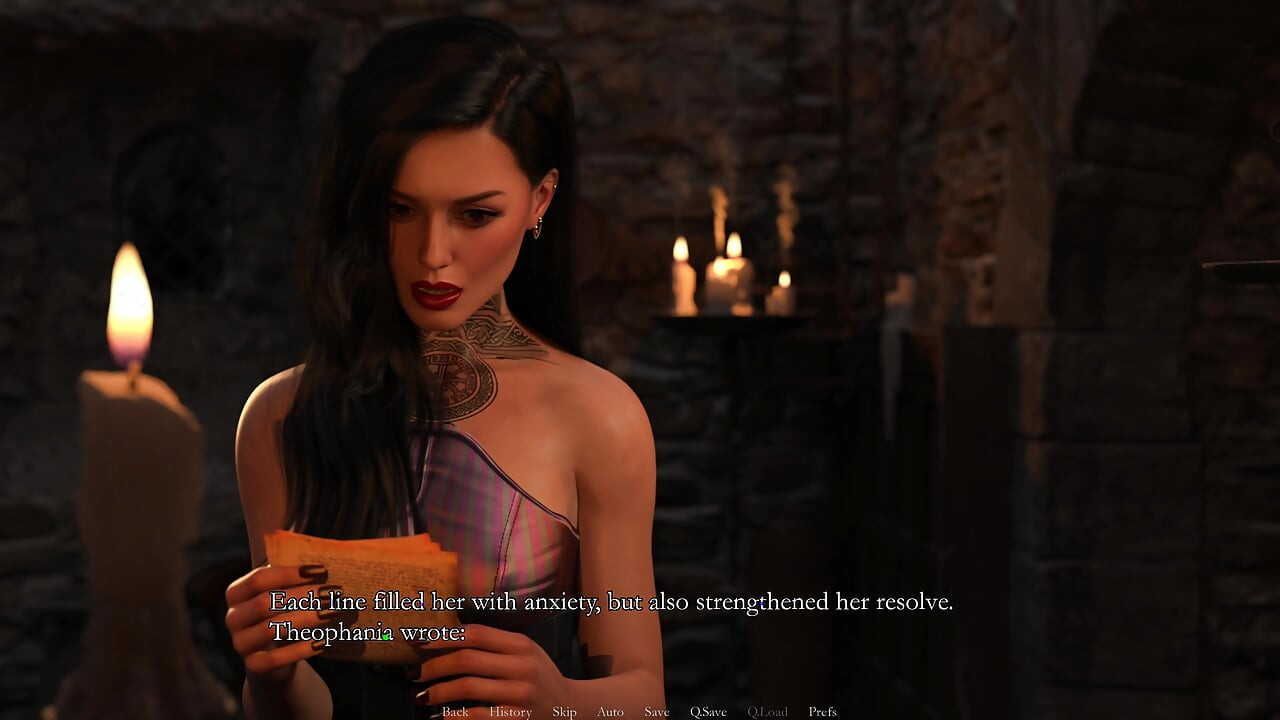
Task: Open the dialogue History log
Action: point(510,712)
